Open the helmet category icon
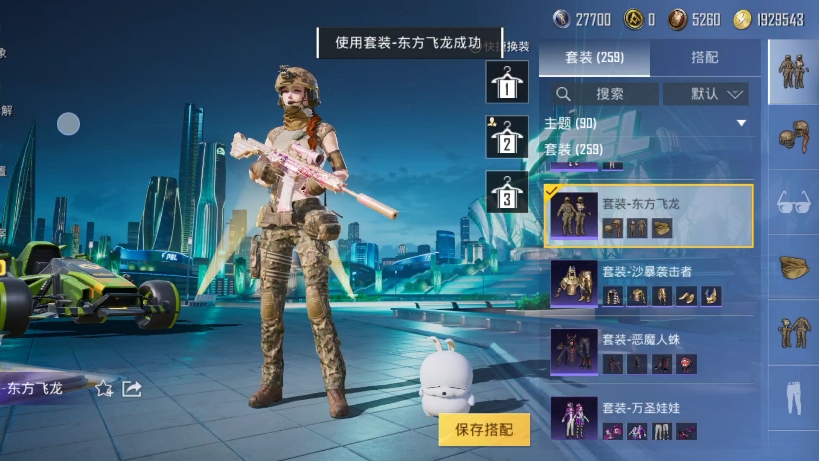Image resolution: width=819 pixels, height=461 pixels. click(793, 135)
